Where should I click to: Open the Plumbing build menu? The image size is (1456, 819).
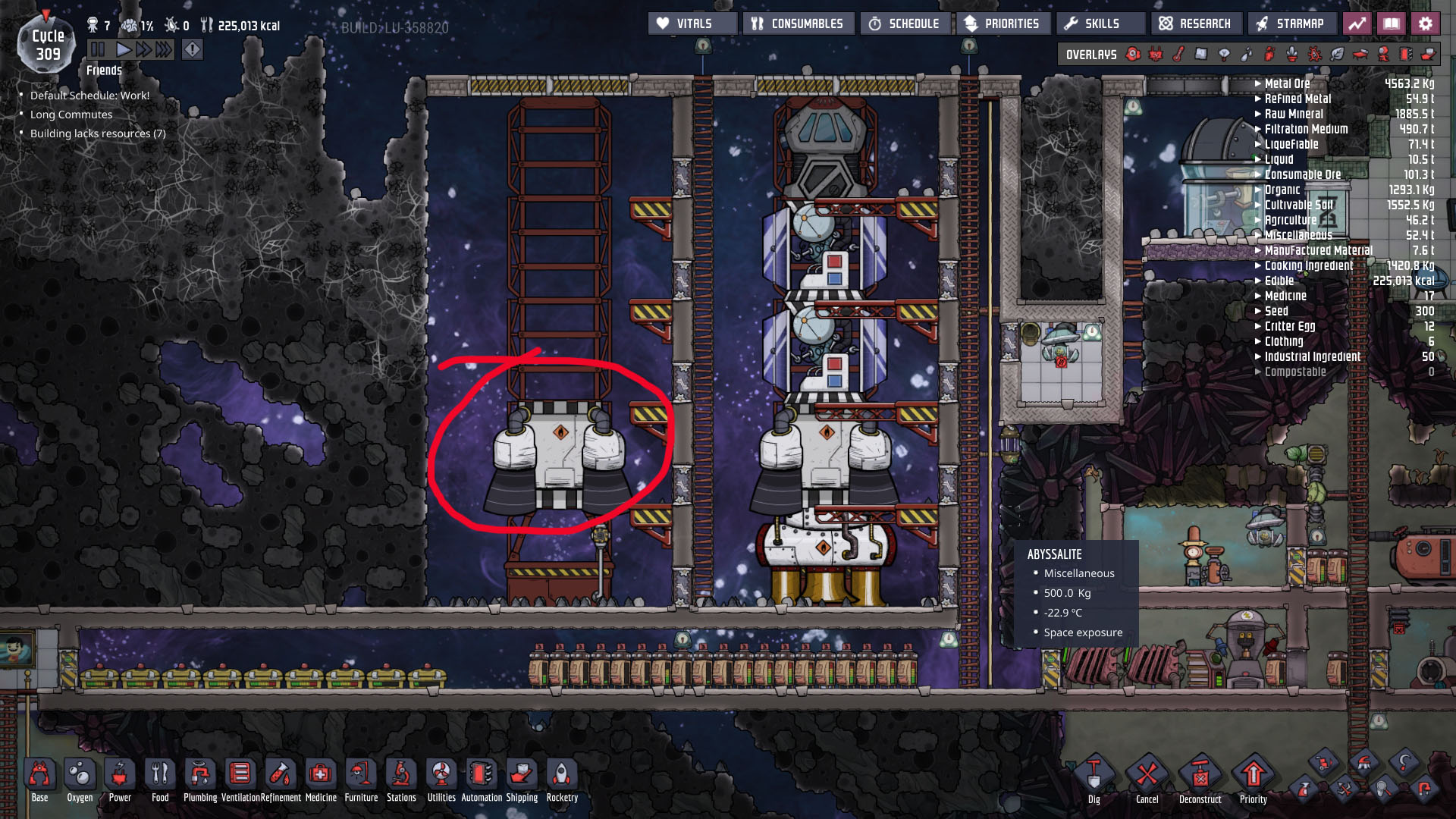[199, 775]
